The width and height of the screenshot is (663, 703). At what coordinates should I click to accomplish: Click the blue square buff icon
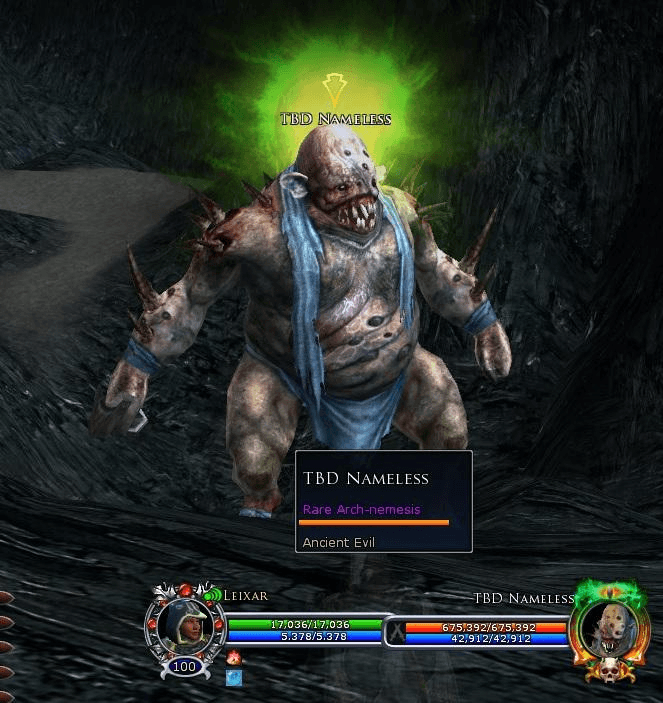pos(234,677)
